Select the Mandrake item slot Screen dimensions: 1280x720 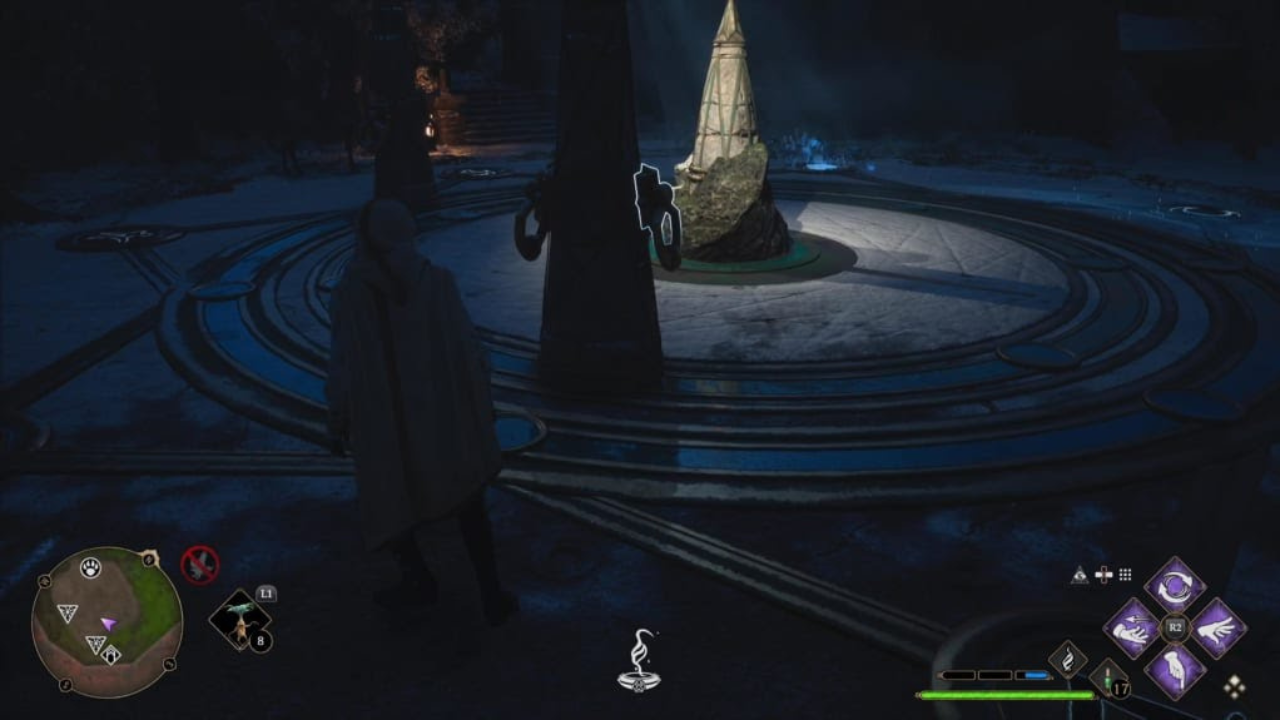click(x=239, y=620)
